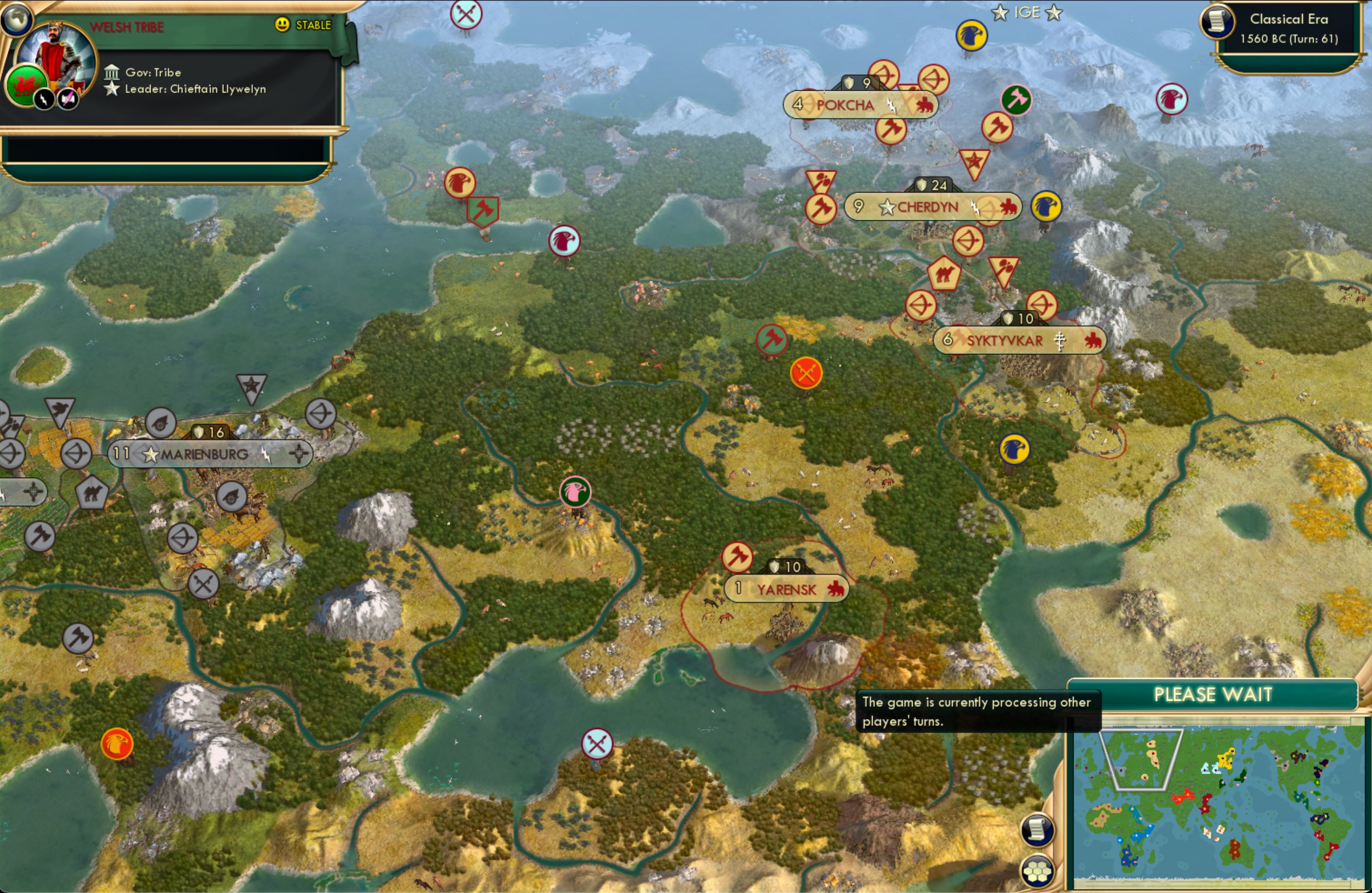Open IGE from the top of the screen
Image resolution: width=1372 pixels, height=893 pixels.
(x=1027, y=12)
